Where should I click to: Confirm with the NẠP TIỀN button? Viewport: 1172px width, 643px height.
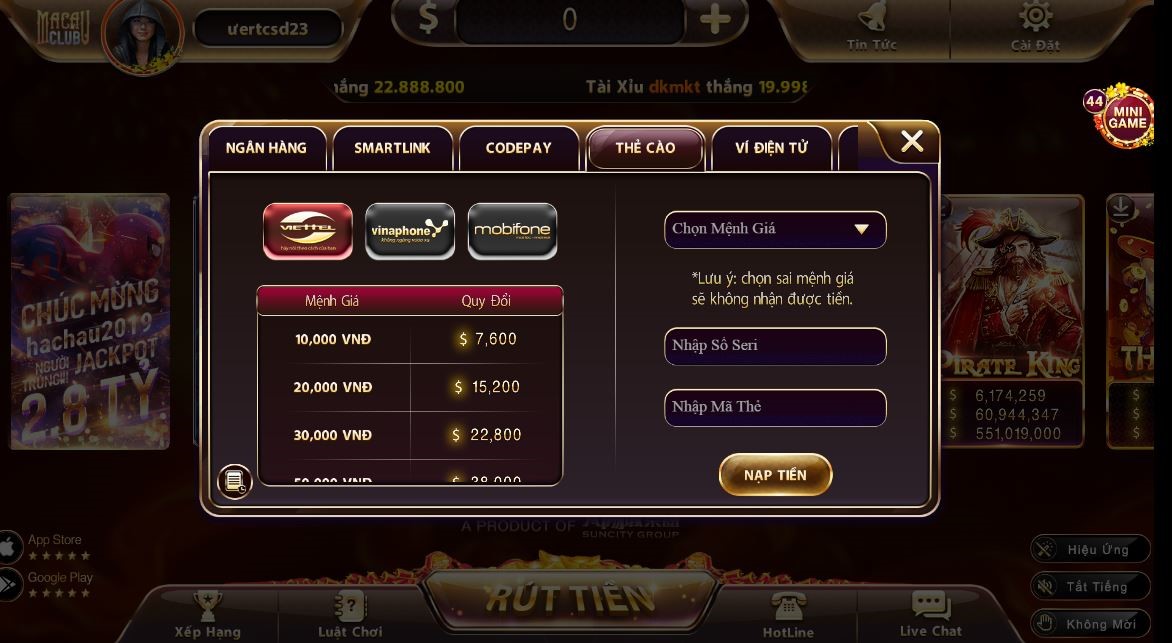pyautogui.click(x=775, y=475)
